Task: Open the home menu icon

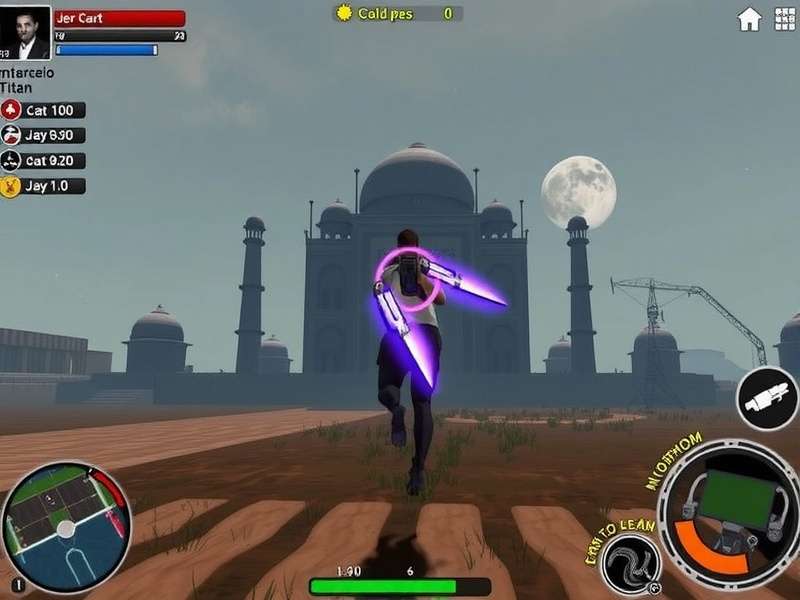Action: [749, 19]
